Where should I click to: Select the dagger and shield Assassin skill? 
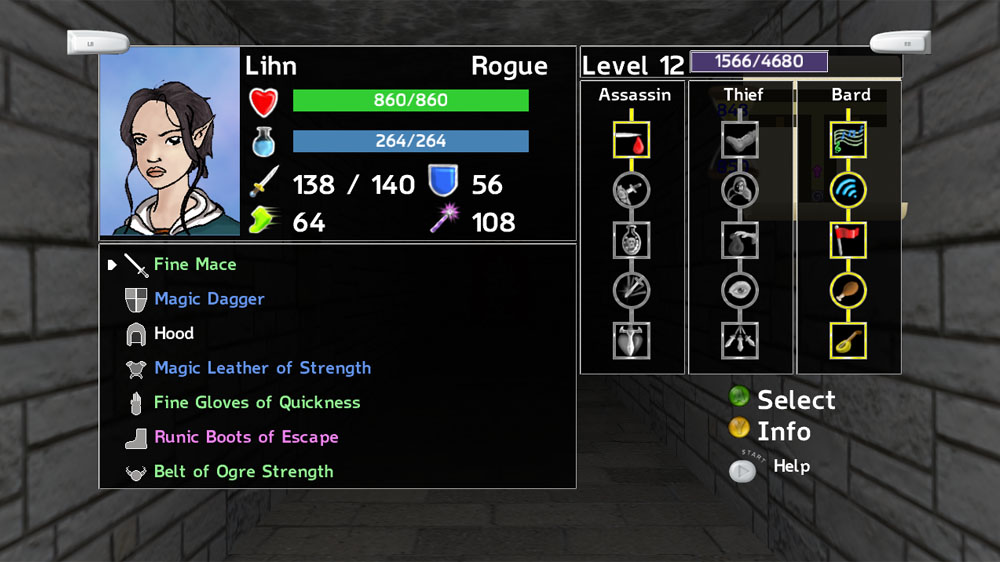(x=632, y=189)
